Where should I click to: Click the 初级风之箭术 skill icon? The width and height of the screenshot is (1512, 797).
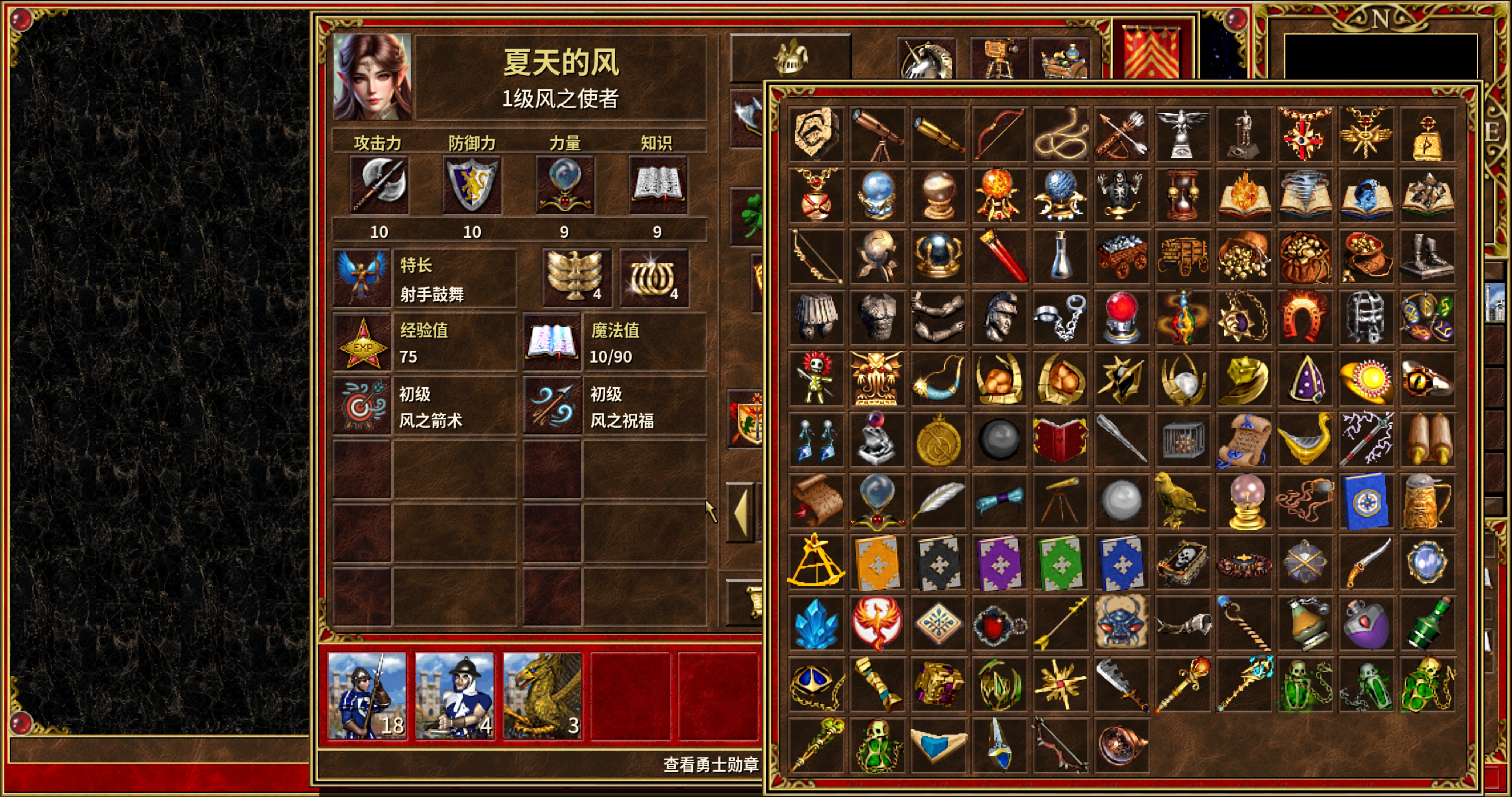[361, 405]
